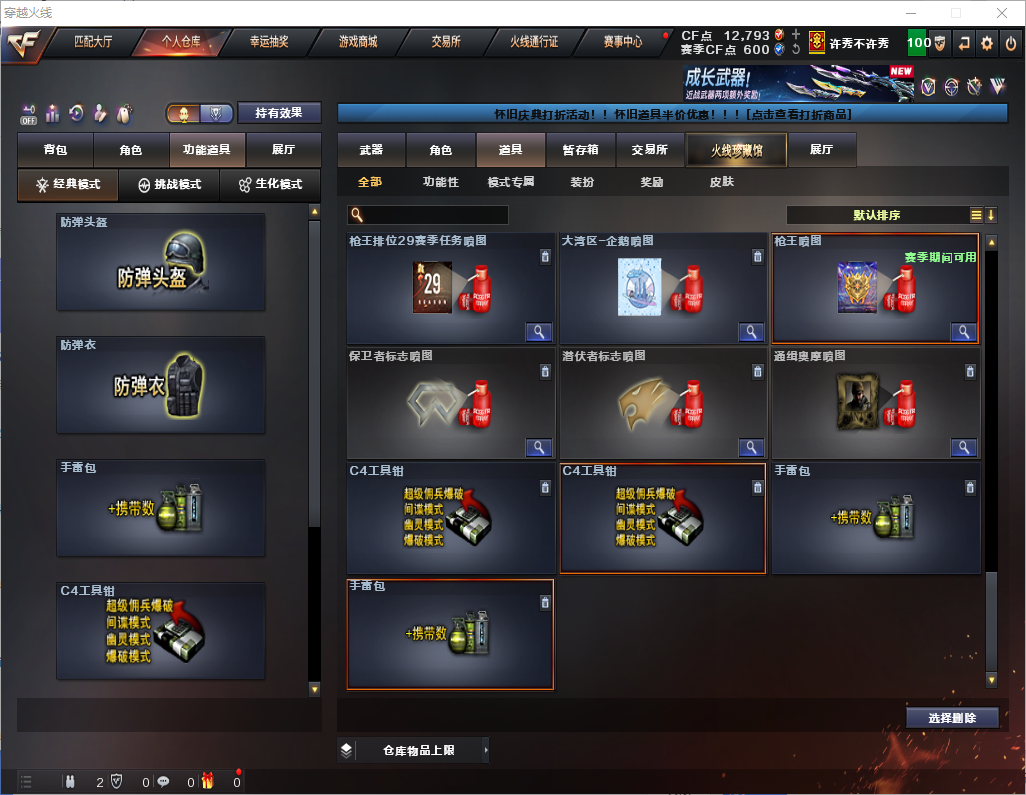Screen dimensions: 1026x795
Task: Choose the 生化模式 biochemical mode tab
Action: [x=264, y=185]
